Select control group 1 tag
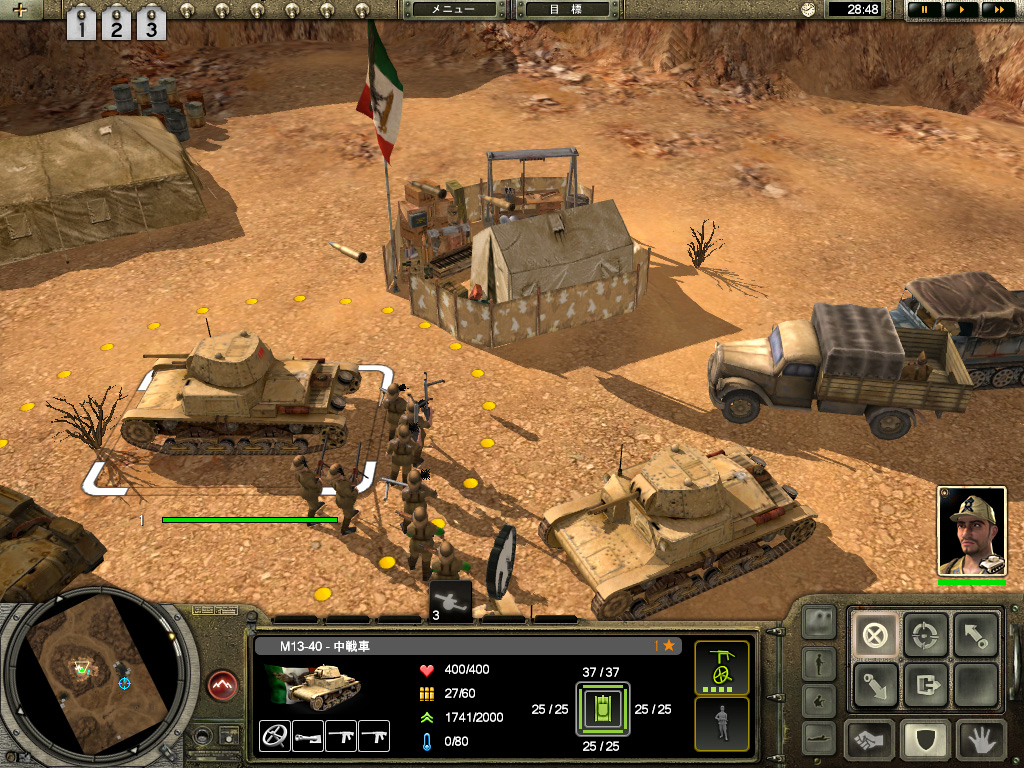This screenshot has height=768, width=1024. pos(82,23)
